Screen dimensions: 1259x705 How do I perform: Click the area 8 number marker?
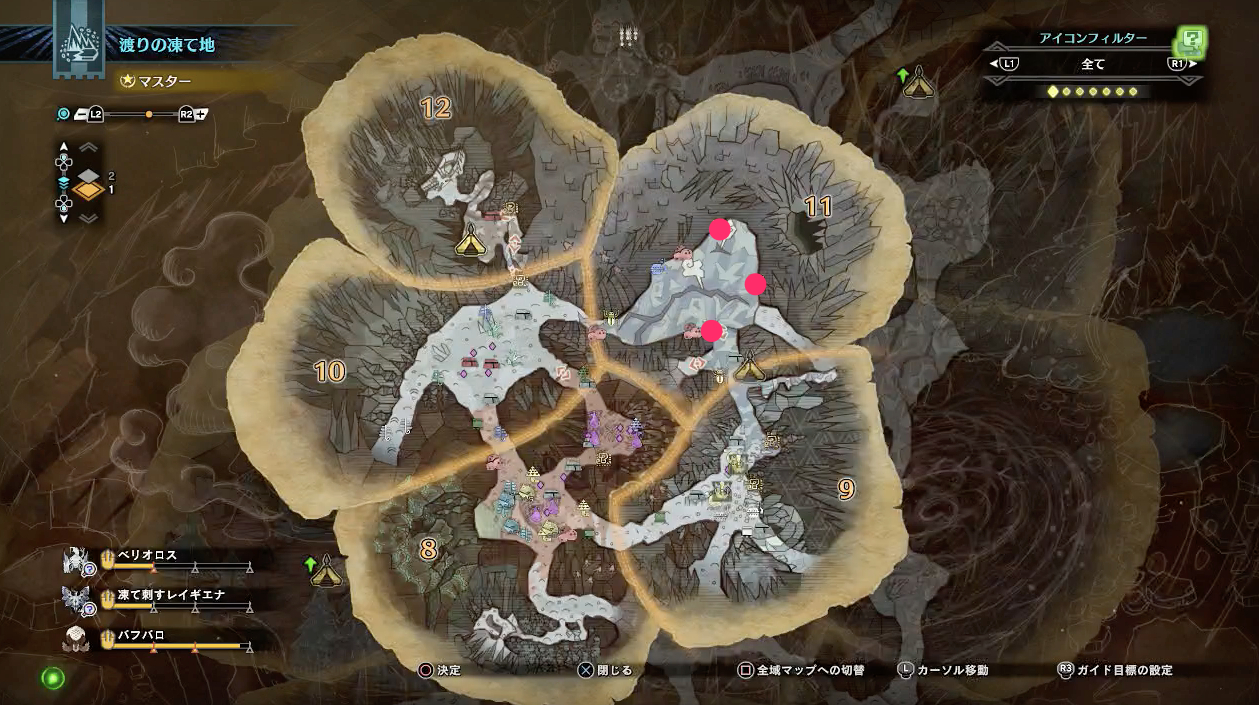pos(428,549)
